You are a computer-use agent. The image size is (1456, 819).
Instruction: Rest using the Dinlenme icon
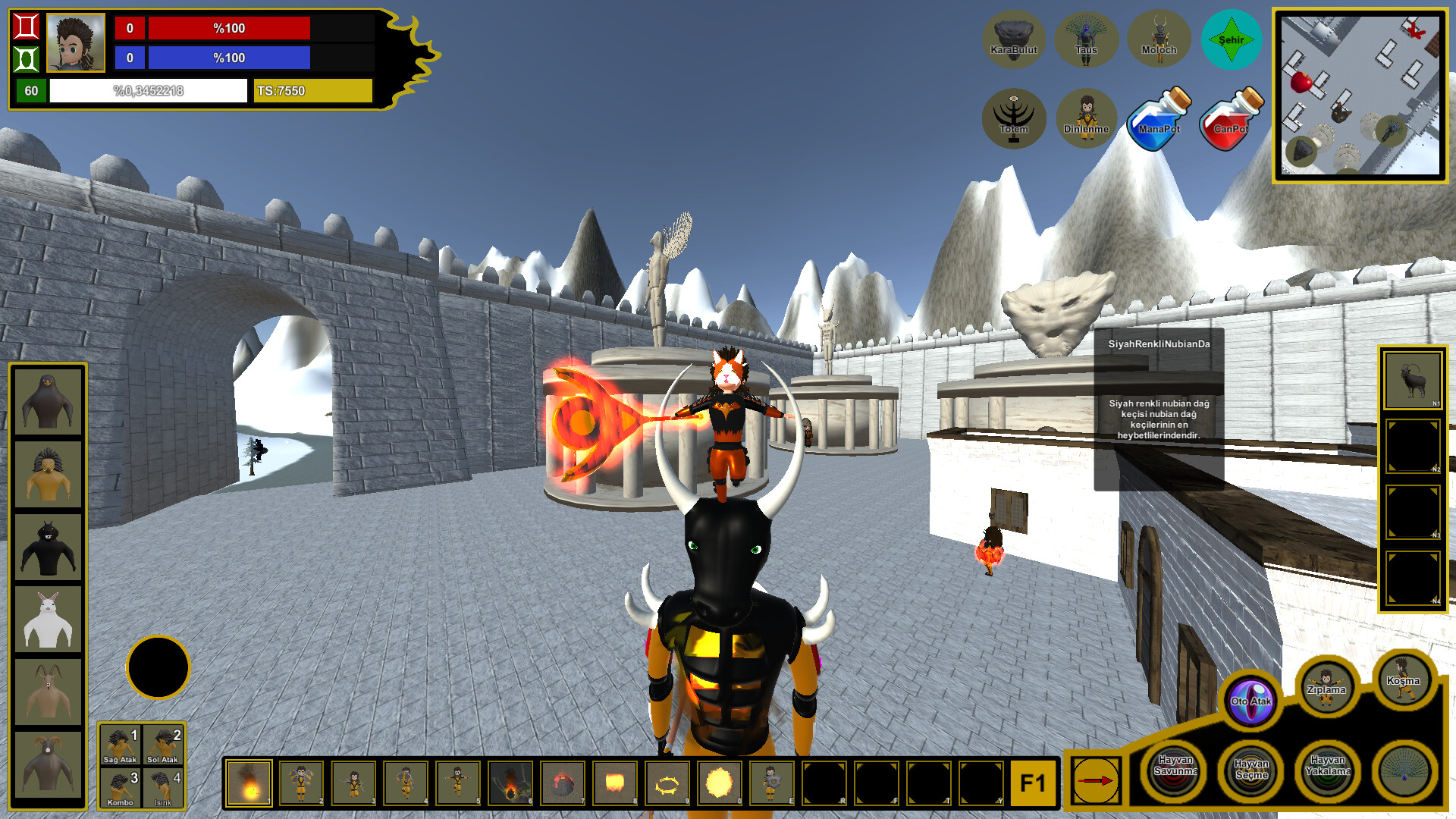click(x=1086, y=118)
